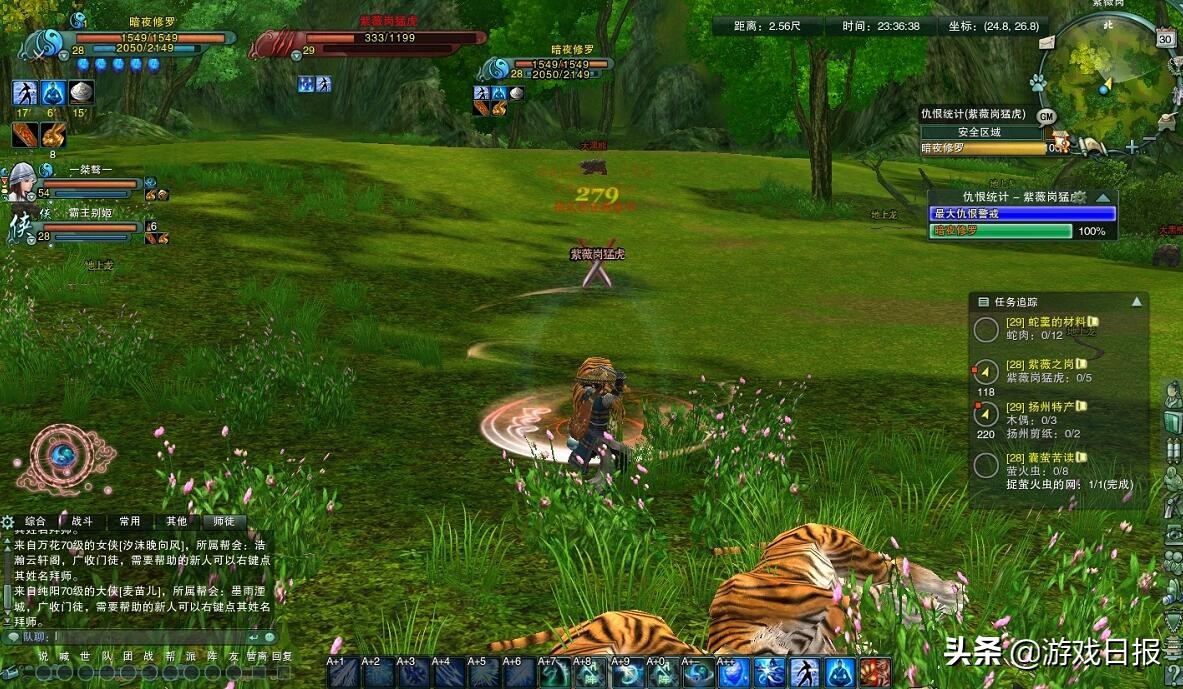Open threat statistics gear settings

point(1079,198)
